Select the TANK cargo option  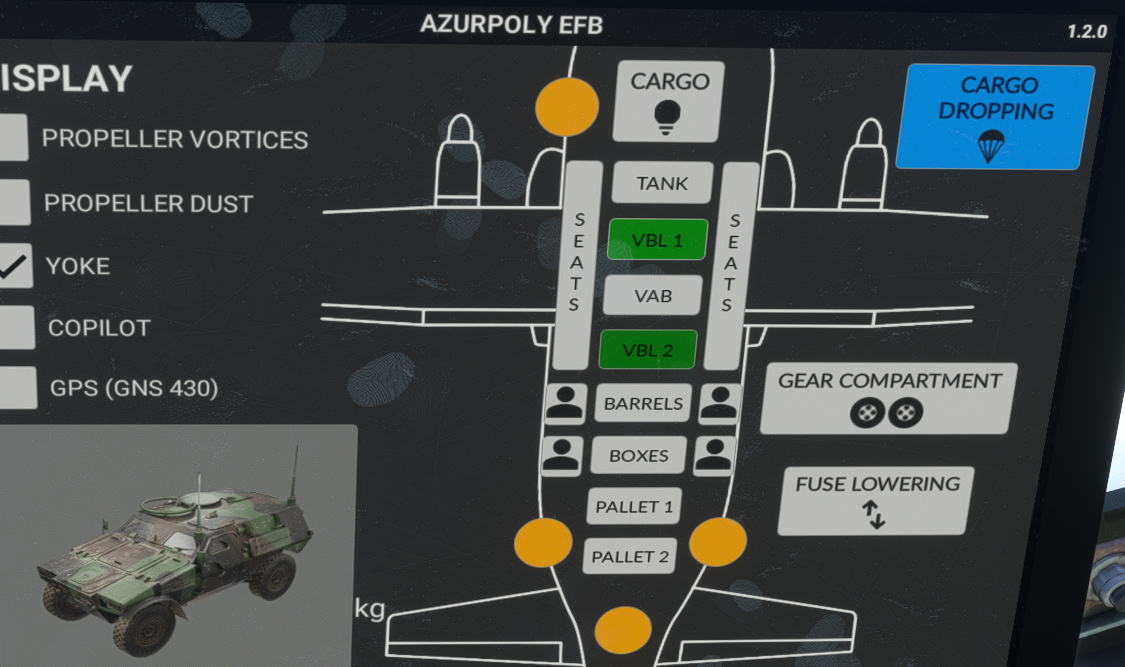662,183
